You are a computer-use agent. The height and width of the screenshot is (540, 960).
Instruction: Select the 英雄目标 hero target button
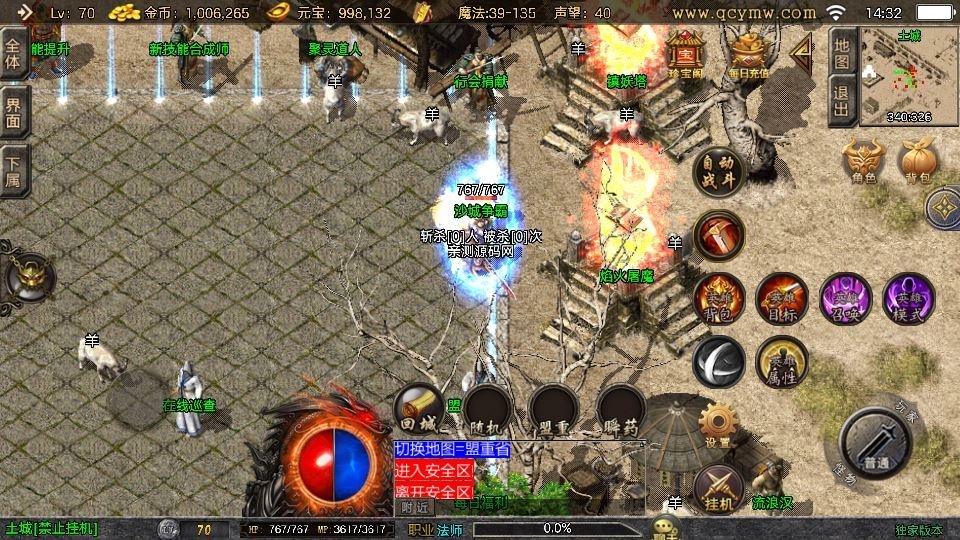click(781, 298)
